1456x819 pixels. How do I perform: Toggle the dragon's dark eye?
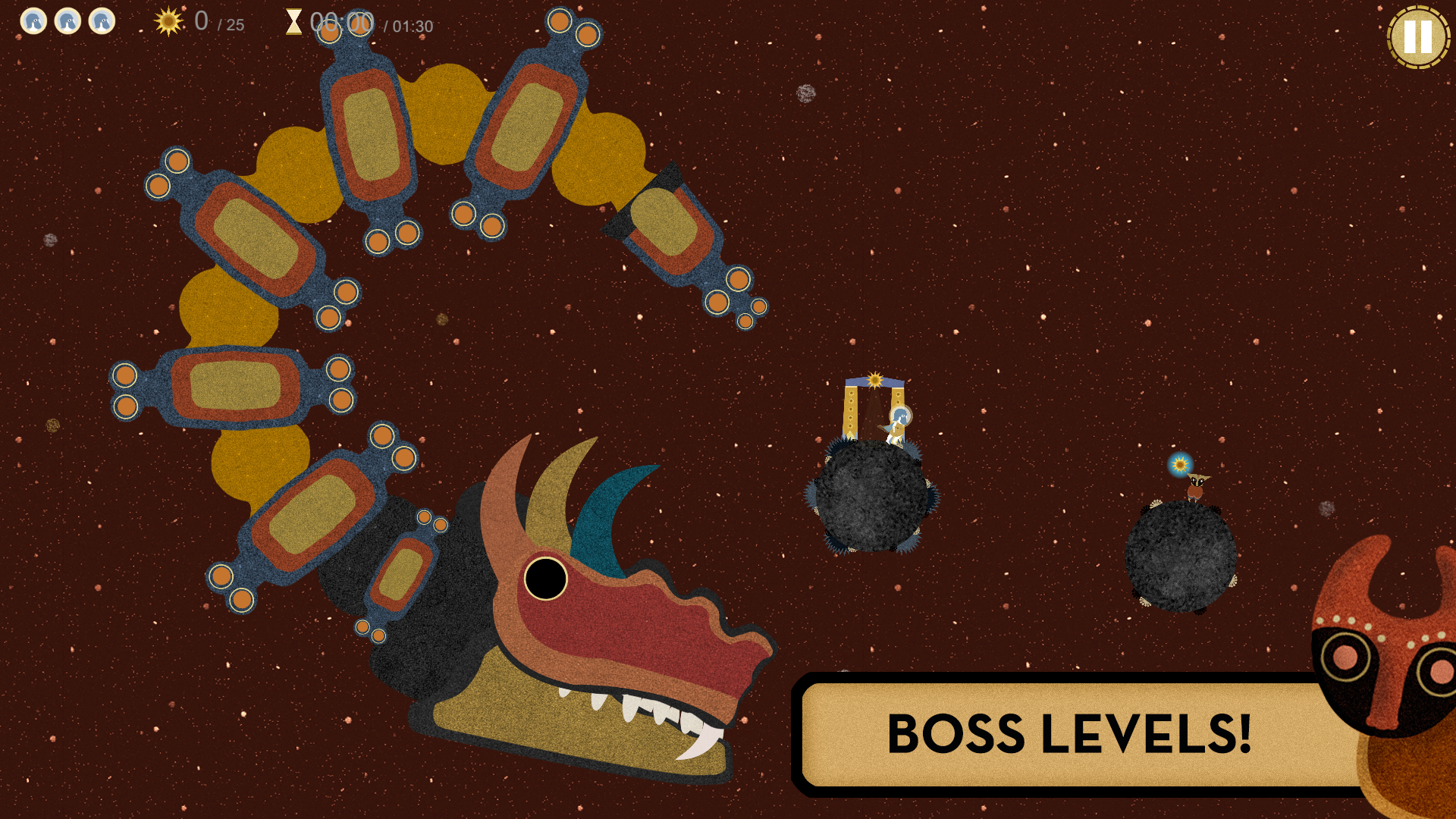coord(544,579)
